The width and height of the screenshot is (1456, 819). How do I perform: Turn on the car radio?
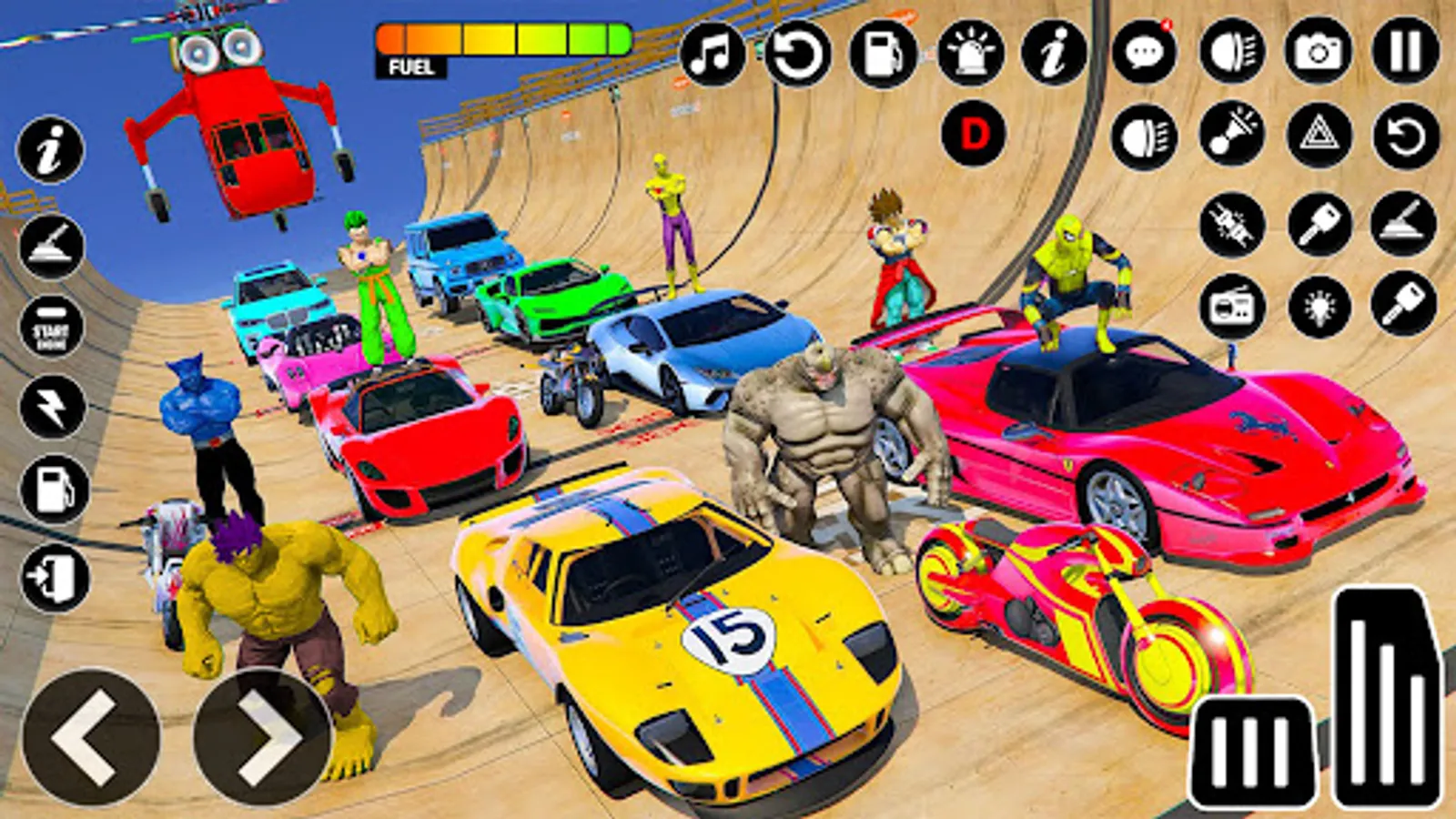pos(1231,307)
